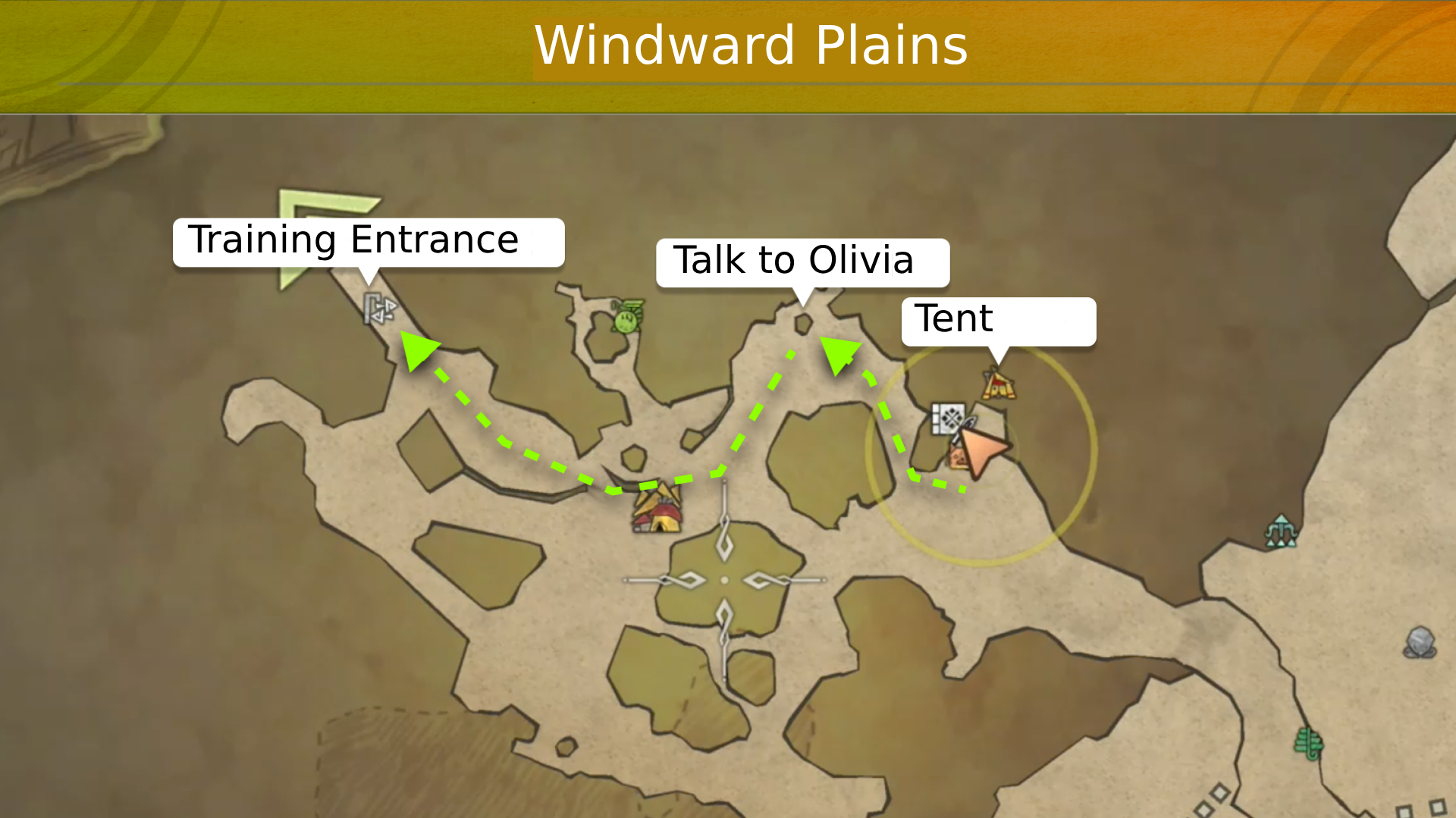Select the Training Entrance flag marker
This screenshot has width=1456, height=818.
[378, 309]
